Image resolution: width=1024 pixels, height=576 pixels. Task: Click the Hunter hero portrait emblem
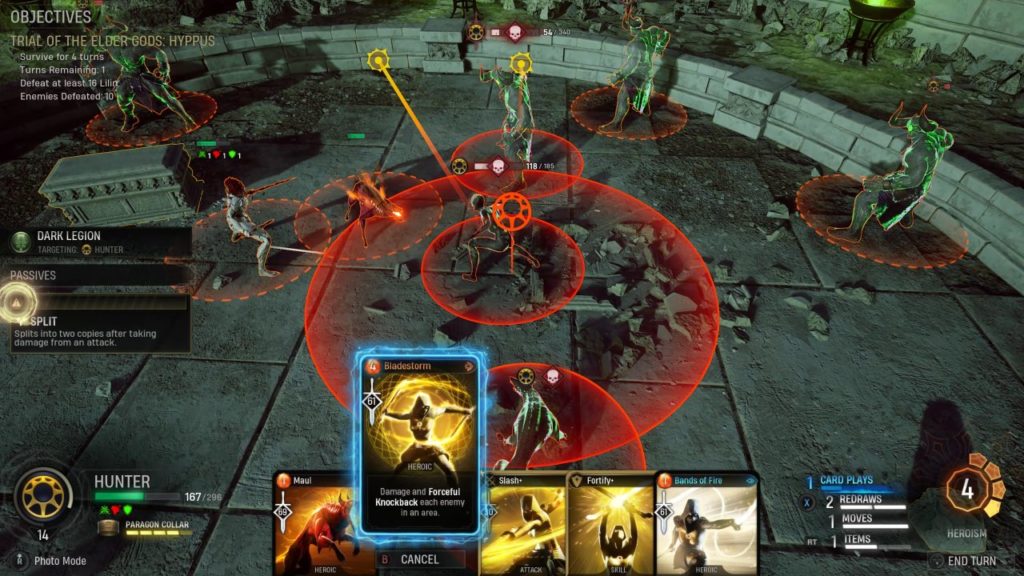click(x=43, y=493)
